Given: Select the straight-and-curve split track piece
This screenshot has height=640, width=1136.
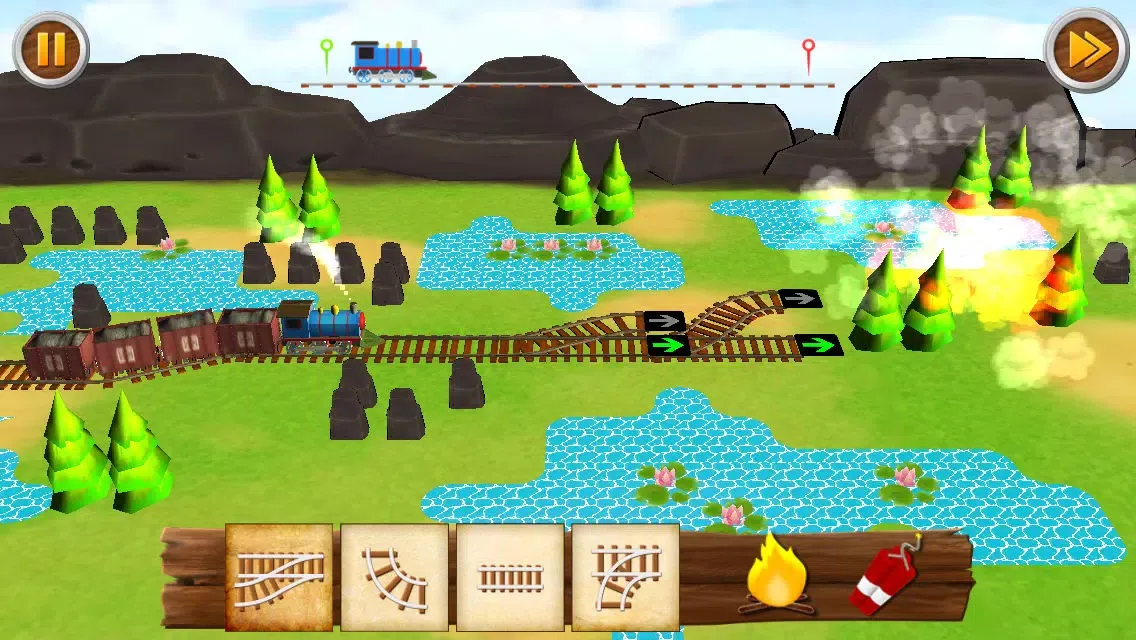Looking at the screenshot, I should [625, 577].
